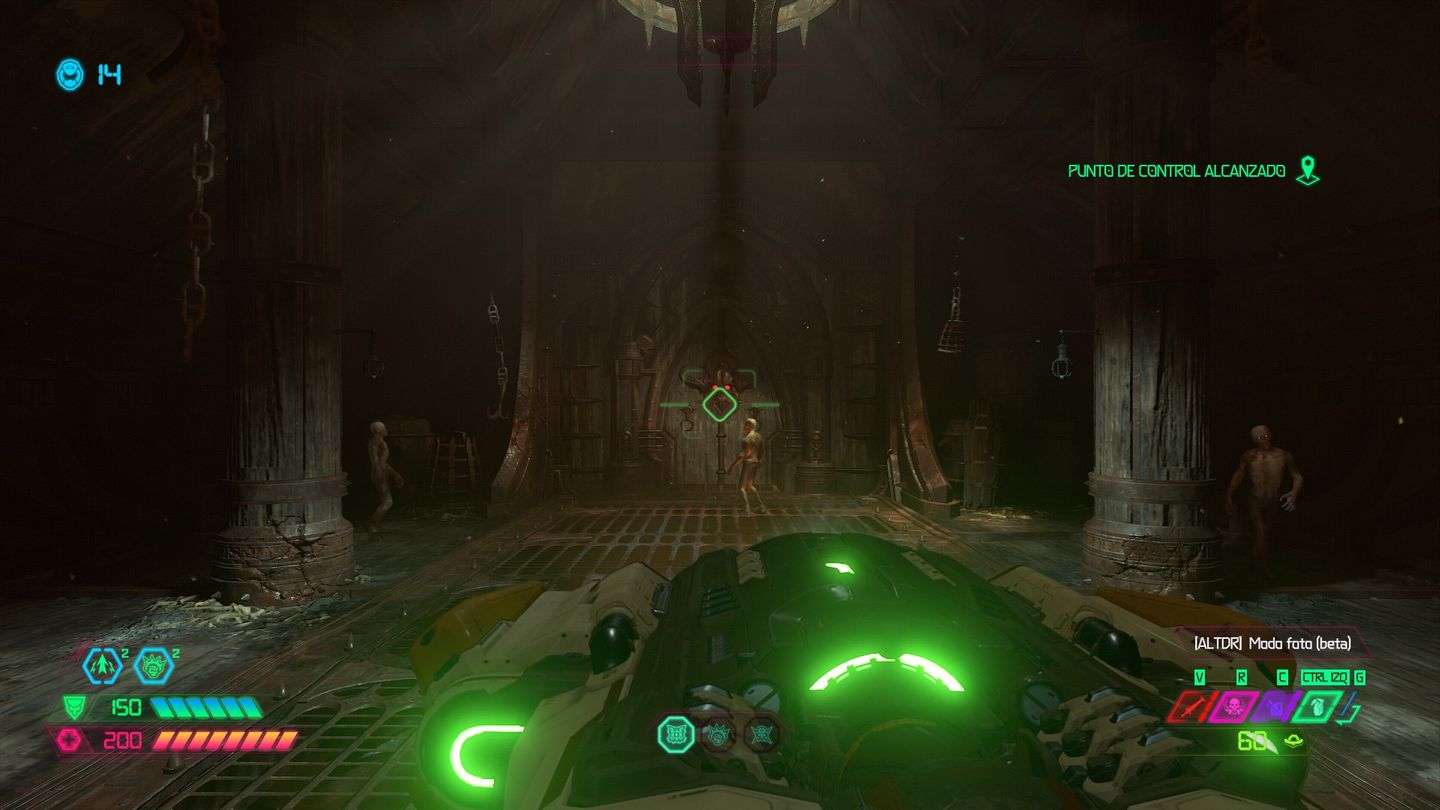Click the red dagger weapon wheel icon under V

click(x=1189, y=705)
